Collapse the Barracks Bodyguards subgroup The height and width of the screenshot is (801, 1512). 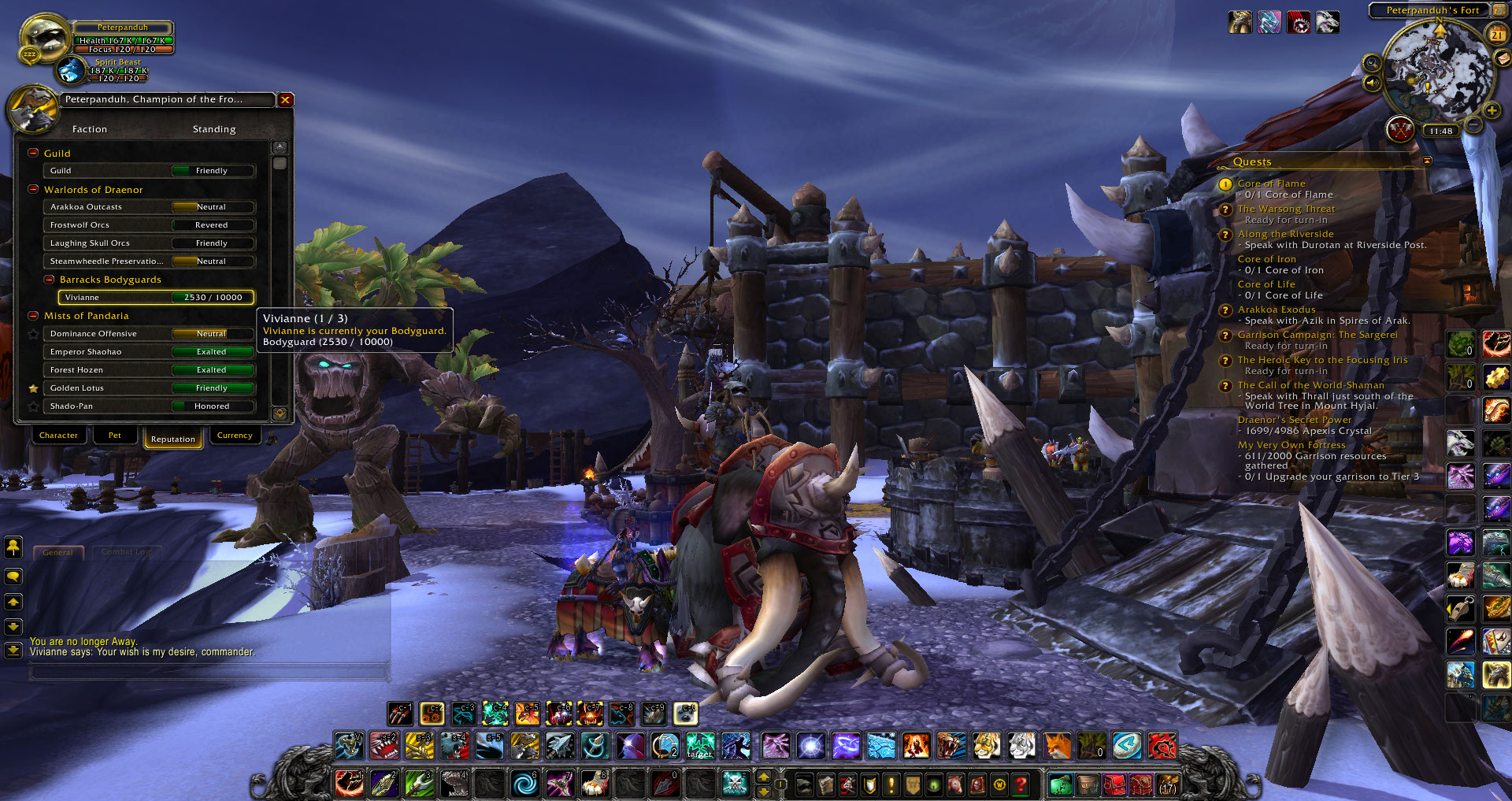[49, 280]
